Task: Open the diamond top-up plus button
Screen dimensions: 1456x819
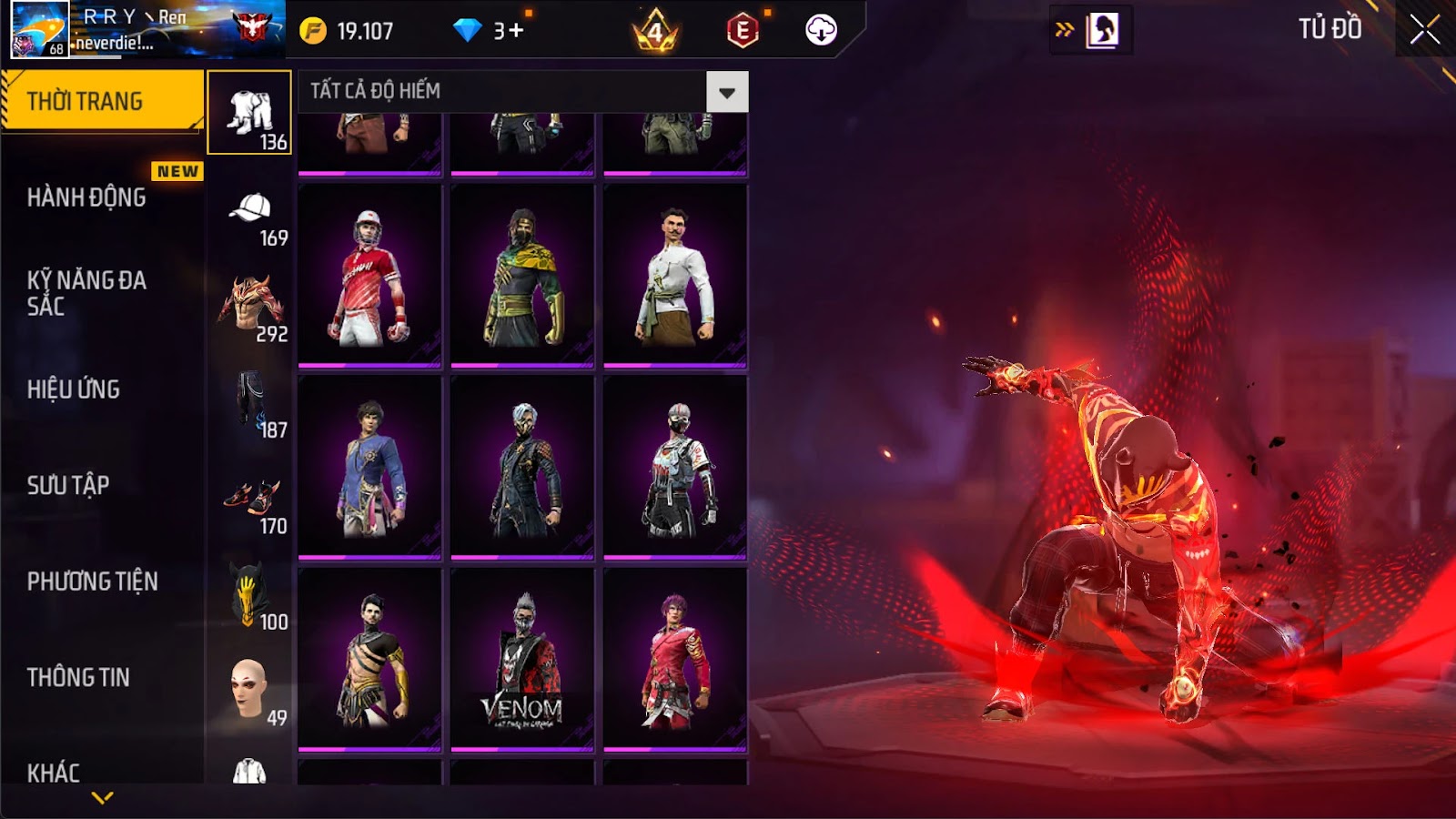Action: coord(515,31)
